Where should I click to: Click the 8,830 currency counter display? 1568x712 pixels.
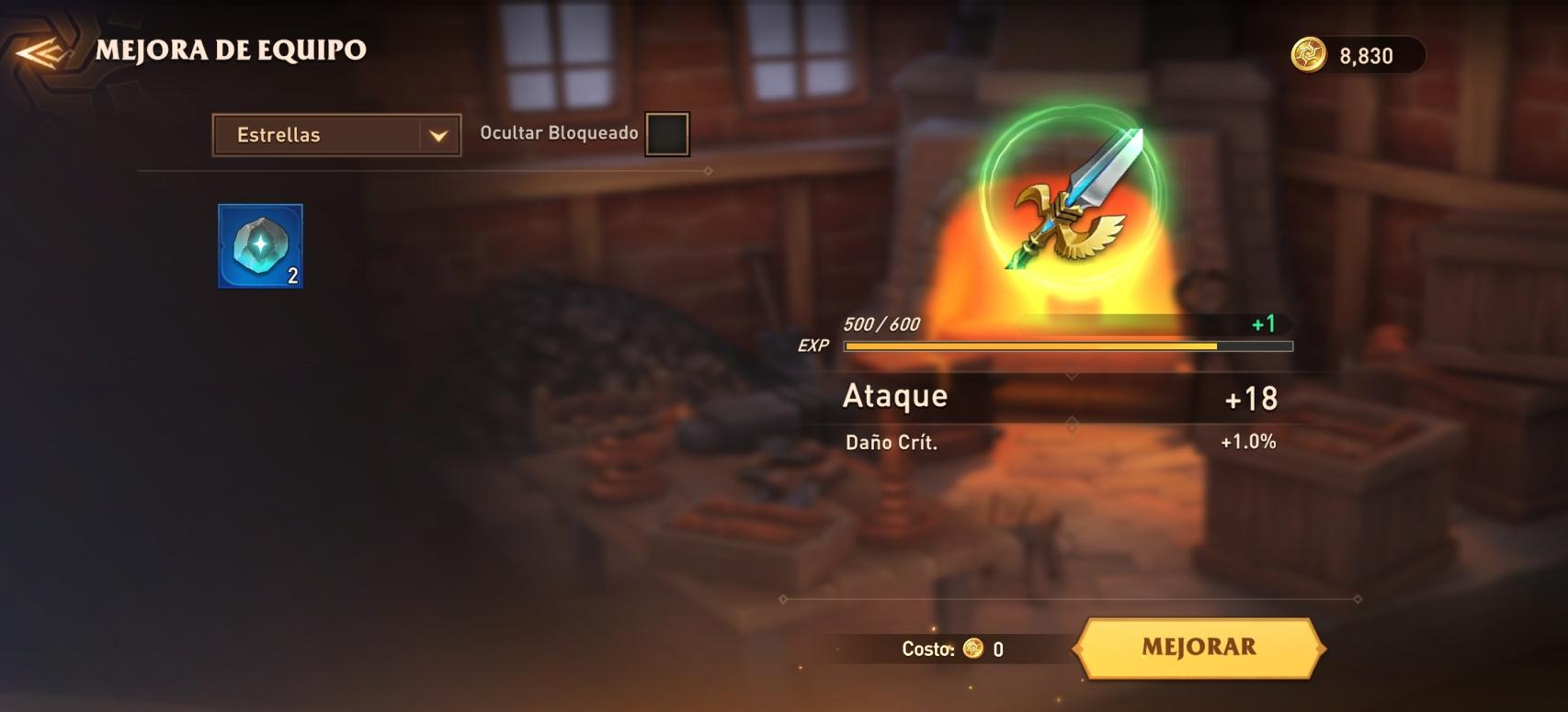[x=1358, y=55]
